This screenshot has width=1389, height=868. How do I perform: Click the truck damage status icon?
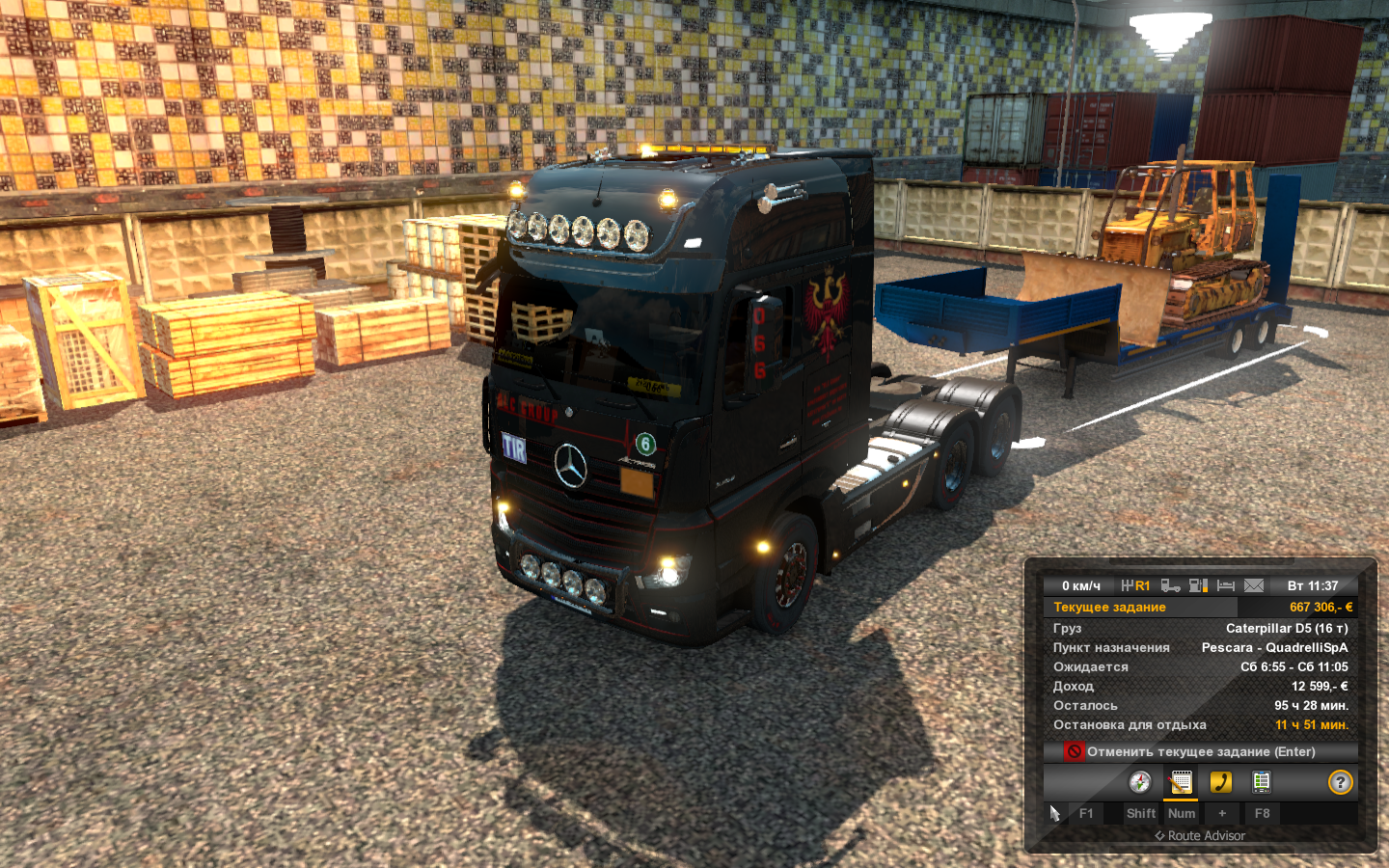[1171, 585]
